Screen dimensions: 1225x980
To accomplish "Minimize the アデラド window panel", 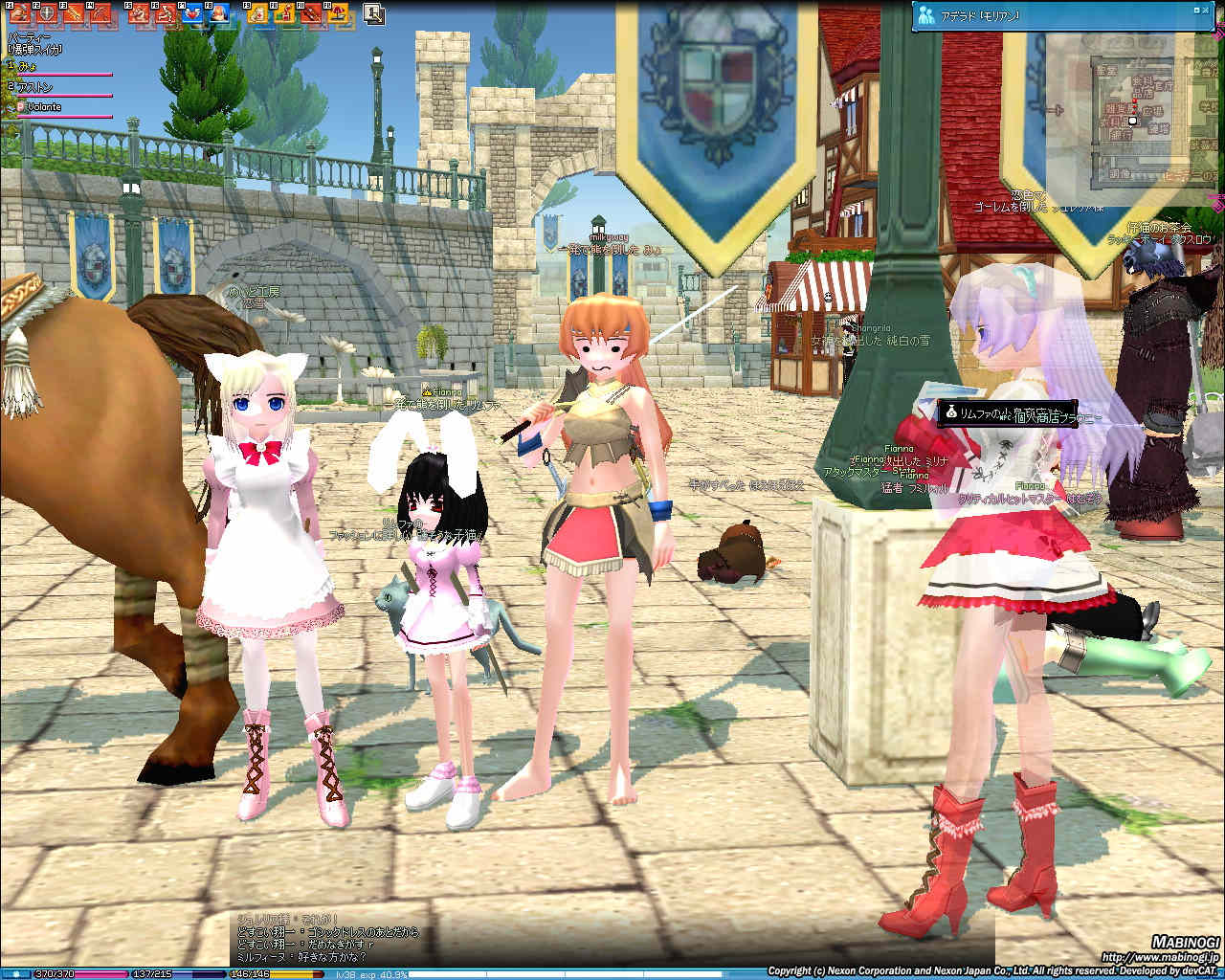I will pyautogui.click(x=1196, y=11).
